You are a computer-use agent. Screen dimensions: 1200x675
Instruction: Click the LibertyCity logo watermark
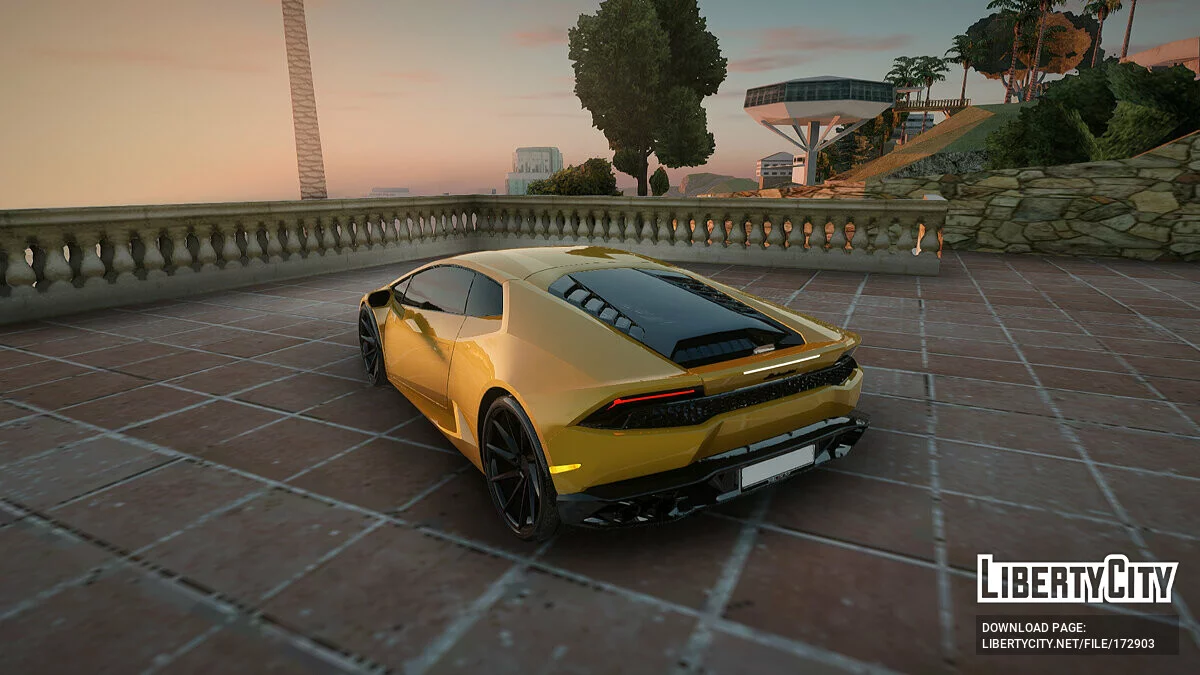click(1077, 580)
